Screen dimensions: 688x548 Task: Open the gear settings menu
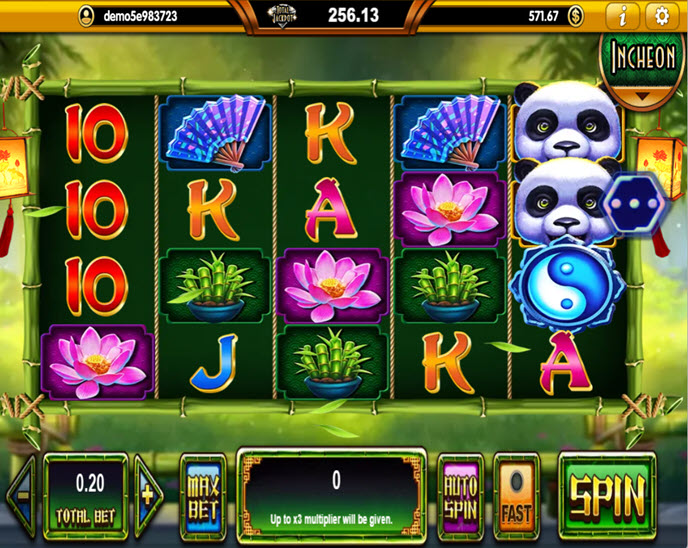click(661, 15)
